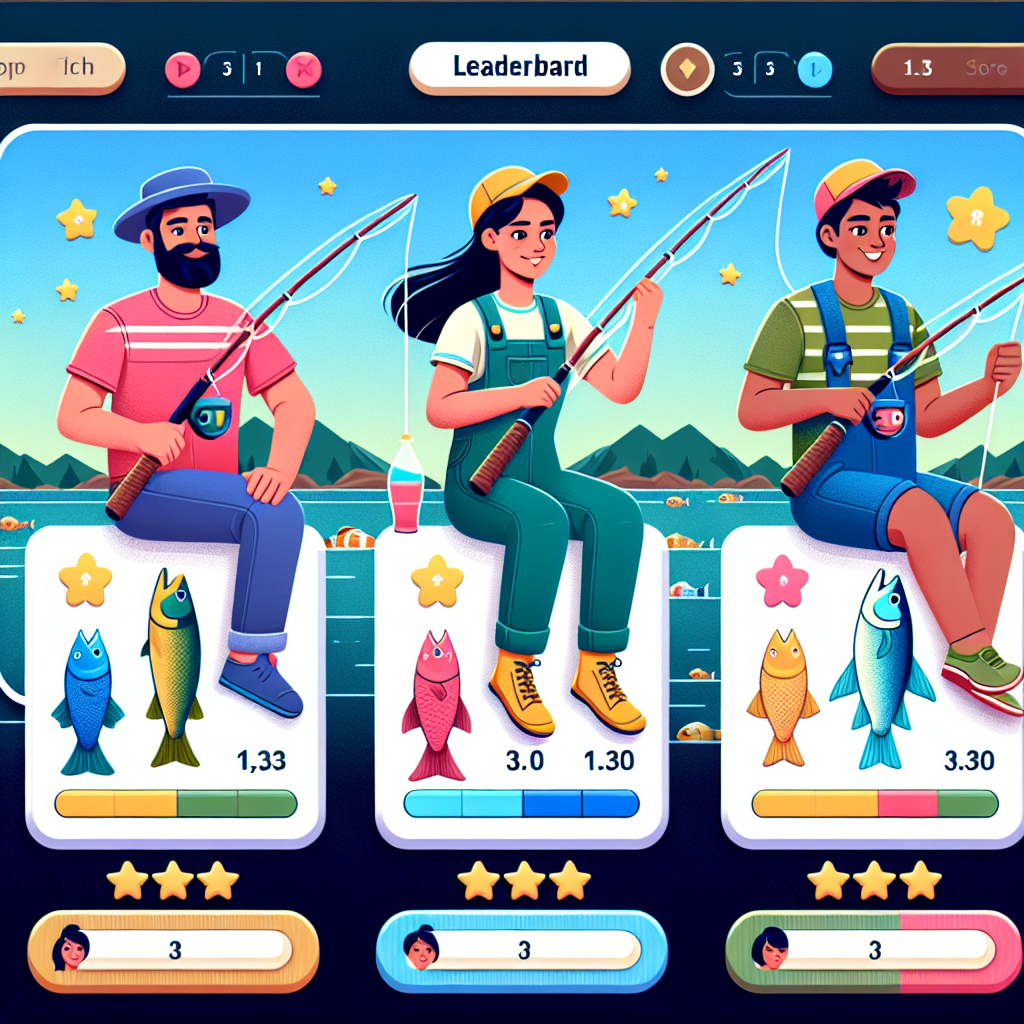Image resolution: width=1024 pixels, height=1024 pixels.
Task: Click the pink star badge
Action: pyautogui.click(x=781, y=583)
